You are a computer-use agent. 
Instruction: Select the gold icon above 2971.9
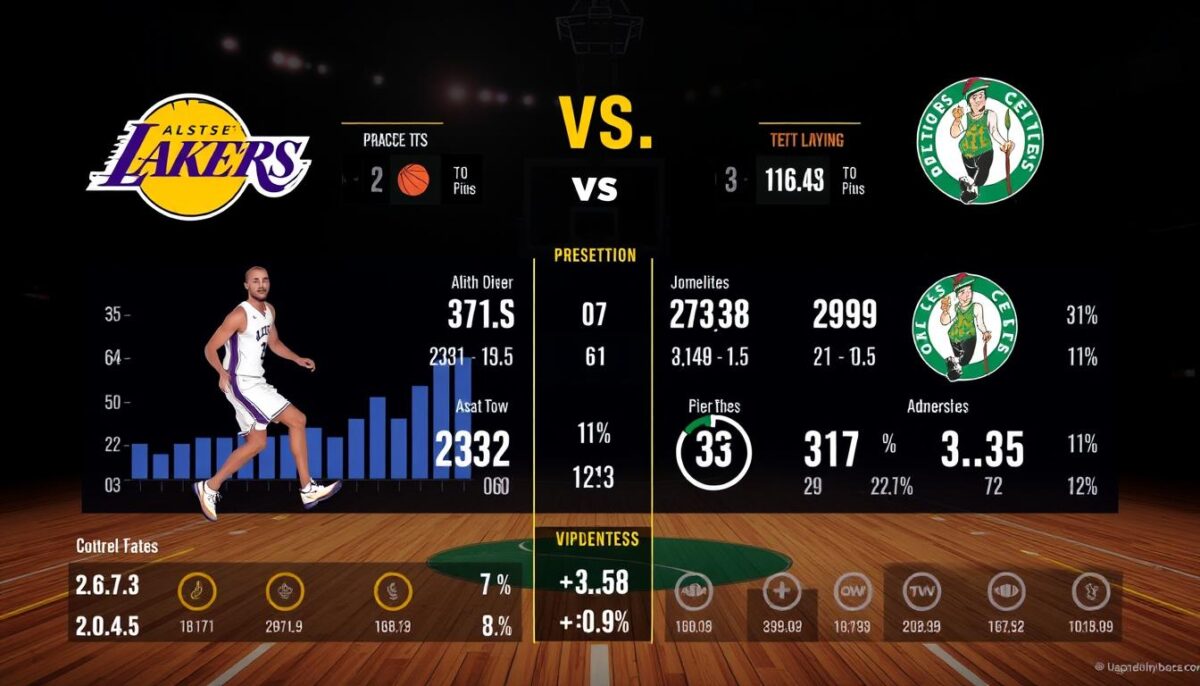point(285,593)
